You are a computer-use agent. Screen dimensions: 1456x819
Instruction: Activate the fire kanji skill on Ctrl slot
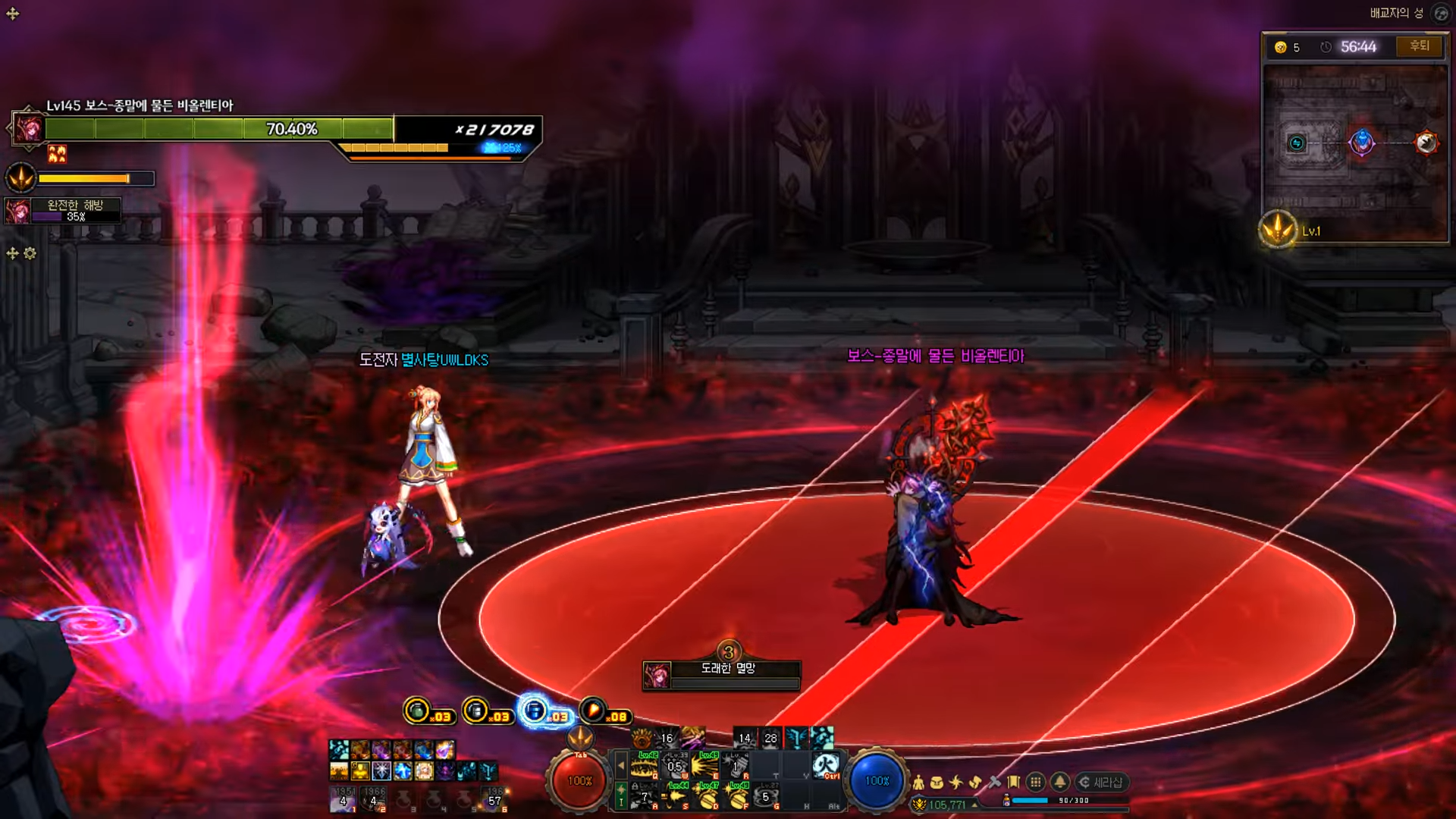click(827, 764)
